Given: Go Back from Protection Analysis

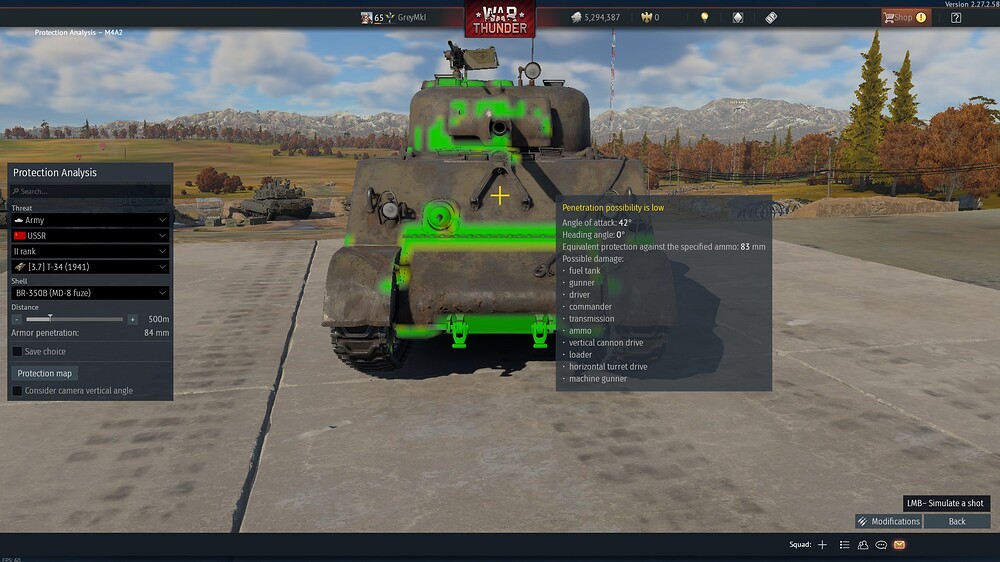Looking at the screenshot, I should pos(957,521).
